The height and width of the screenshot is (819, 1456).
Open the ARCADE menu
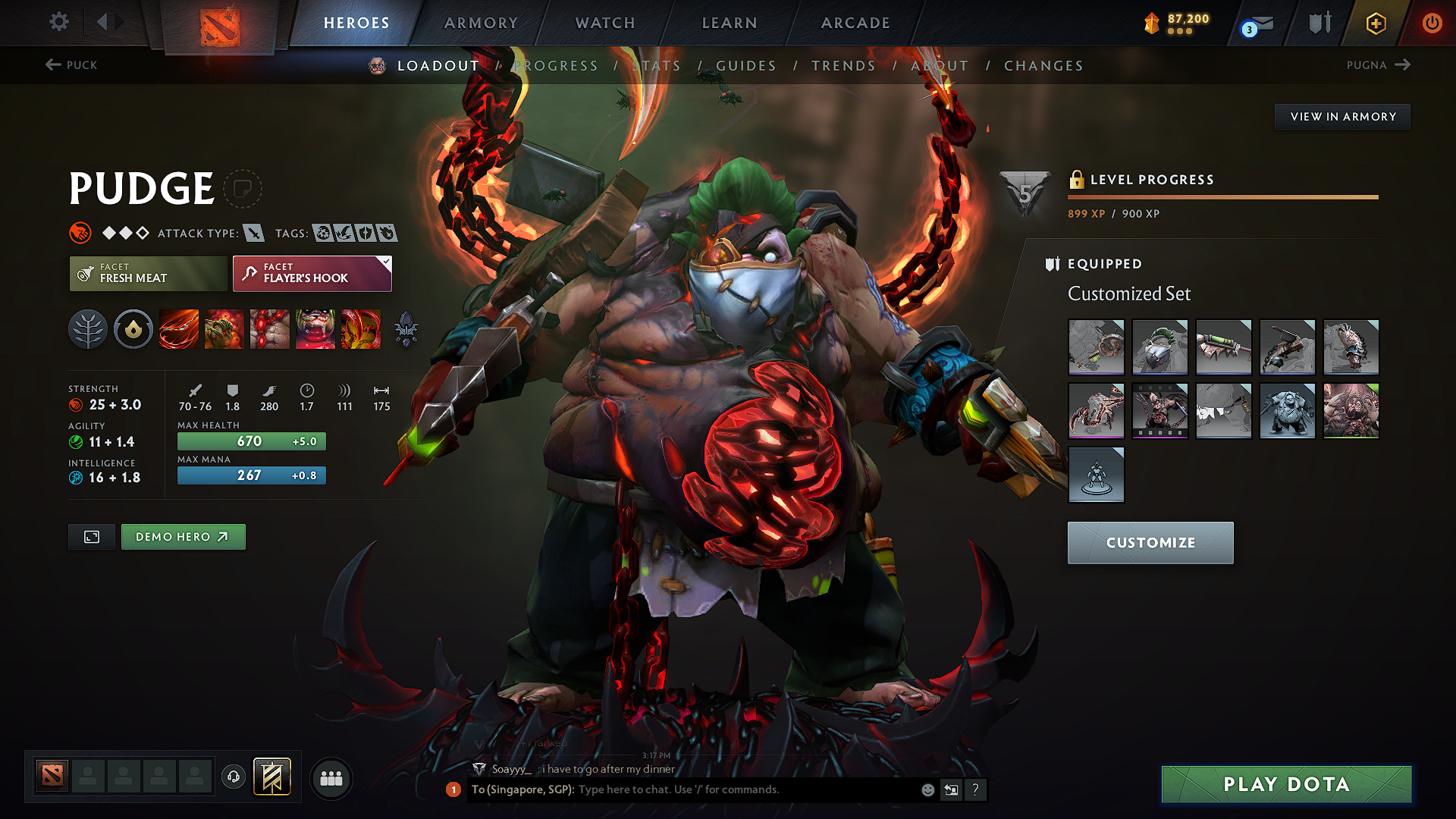(x=855, y=23)
